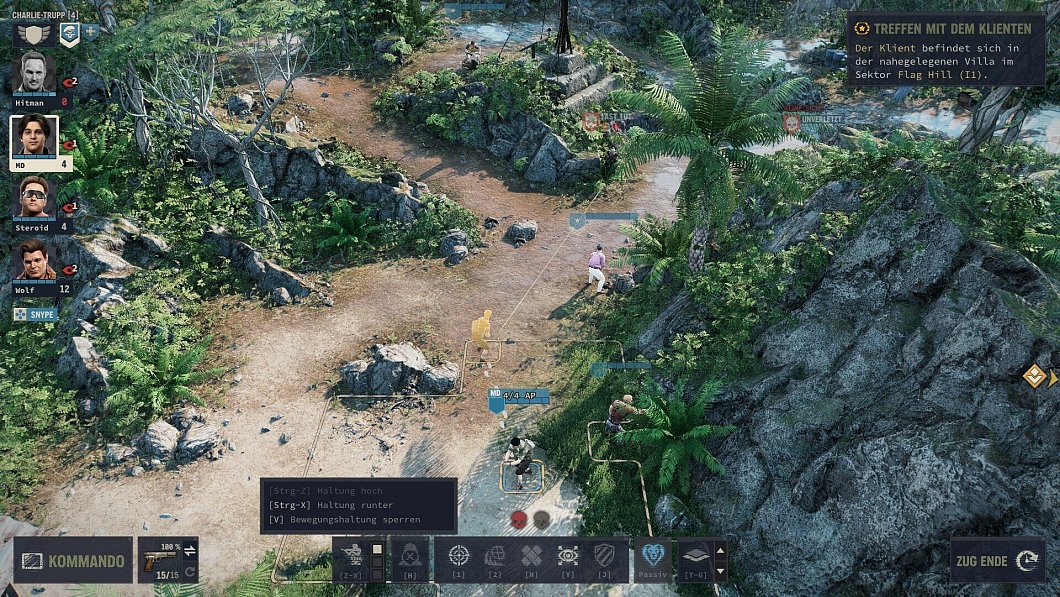
Task: Click MD's highlighted portrait
Action: (x=34, y=136)
